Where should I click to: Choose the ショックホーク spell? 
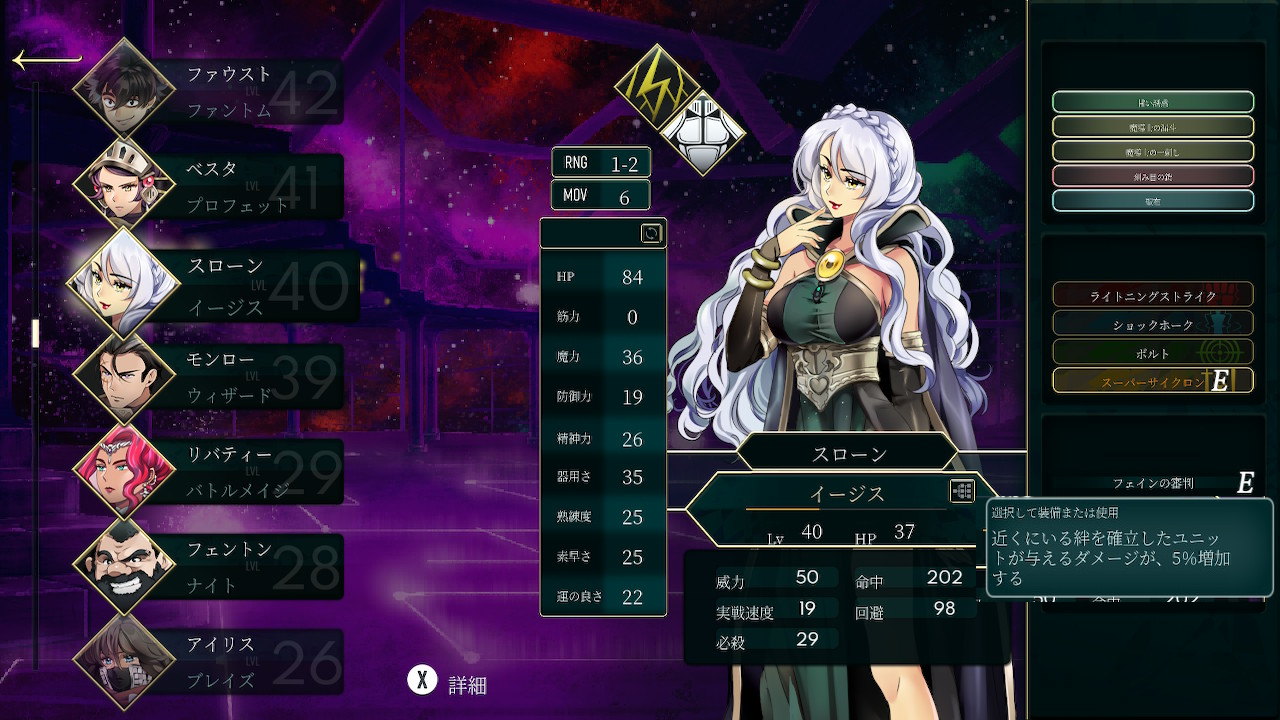click(x=1152, y=325)
